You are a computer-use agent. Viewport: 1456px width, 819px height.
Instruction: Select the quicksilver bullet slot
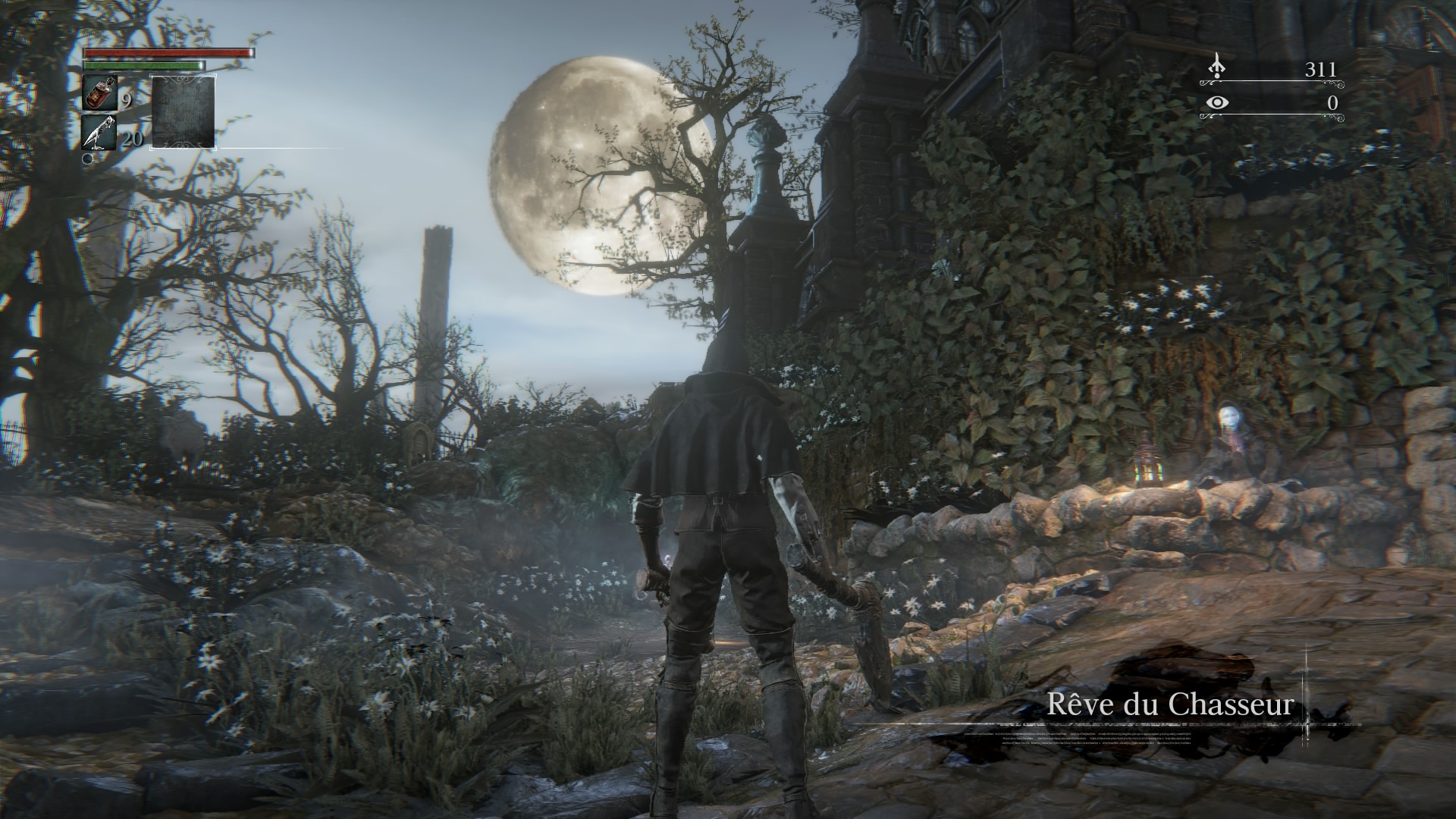click(99, 132)
